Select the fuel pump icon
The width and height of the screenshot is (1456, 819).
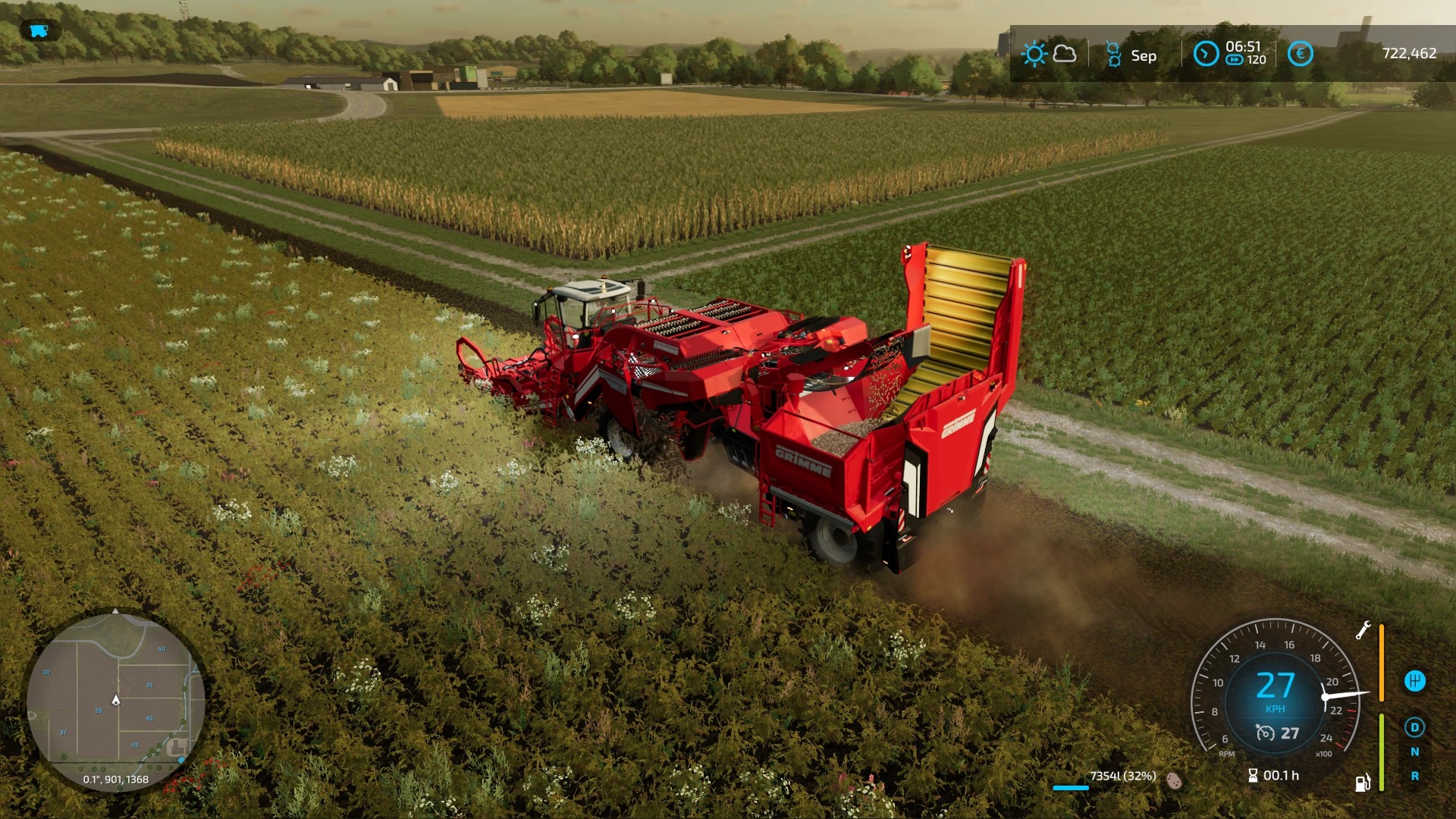click(1363, 783)
